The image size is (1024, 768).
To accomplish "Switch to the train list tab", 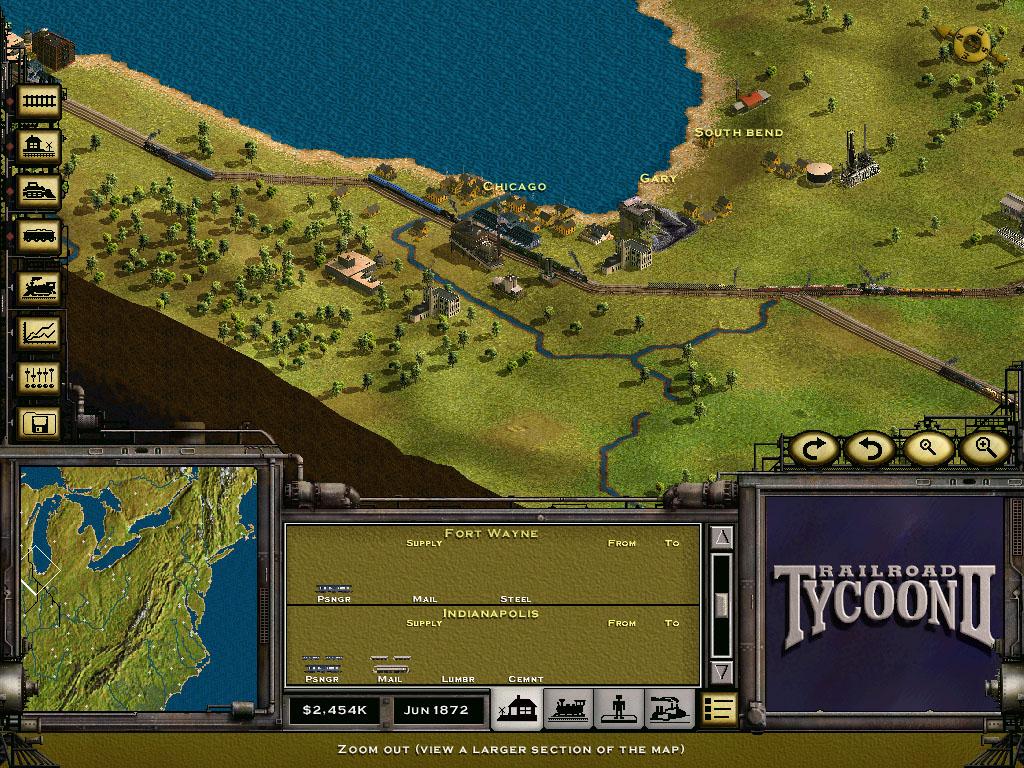I will tap(569, 710).
